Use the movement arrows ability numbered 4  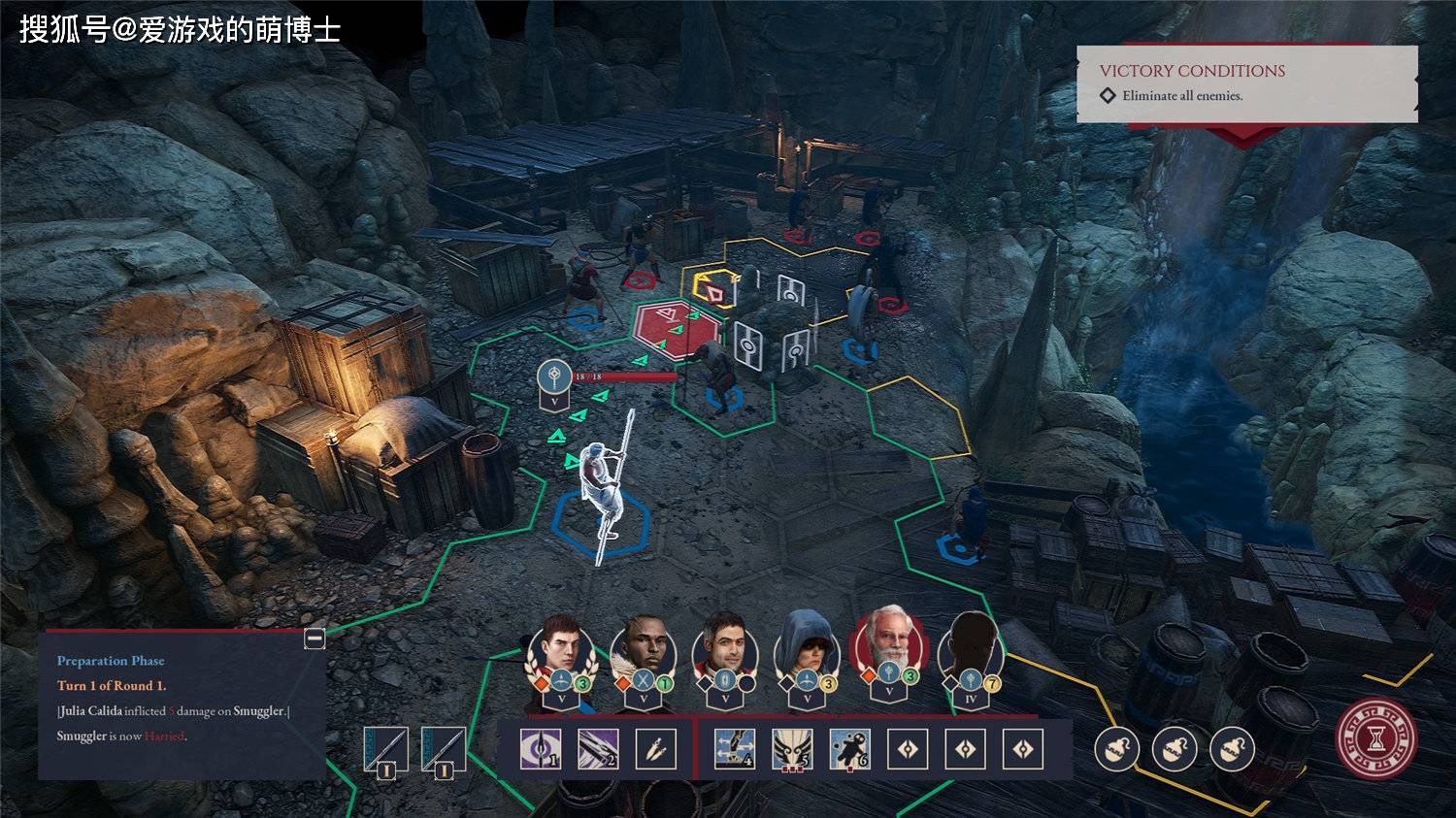[734, 749]
